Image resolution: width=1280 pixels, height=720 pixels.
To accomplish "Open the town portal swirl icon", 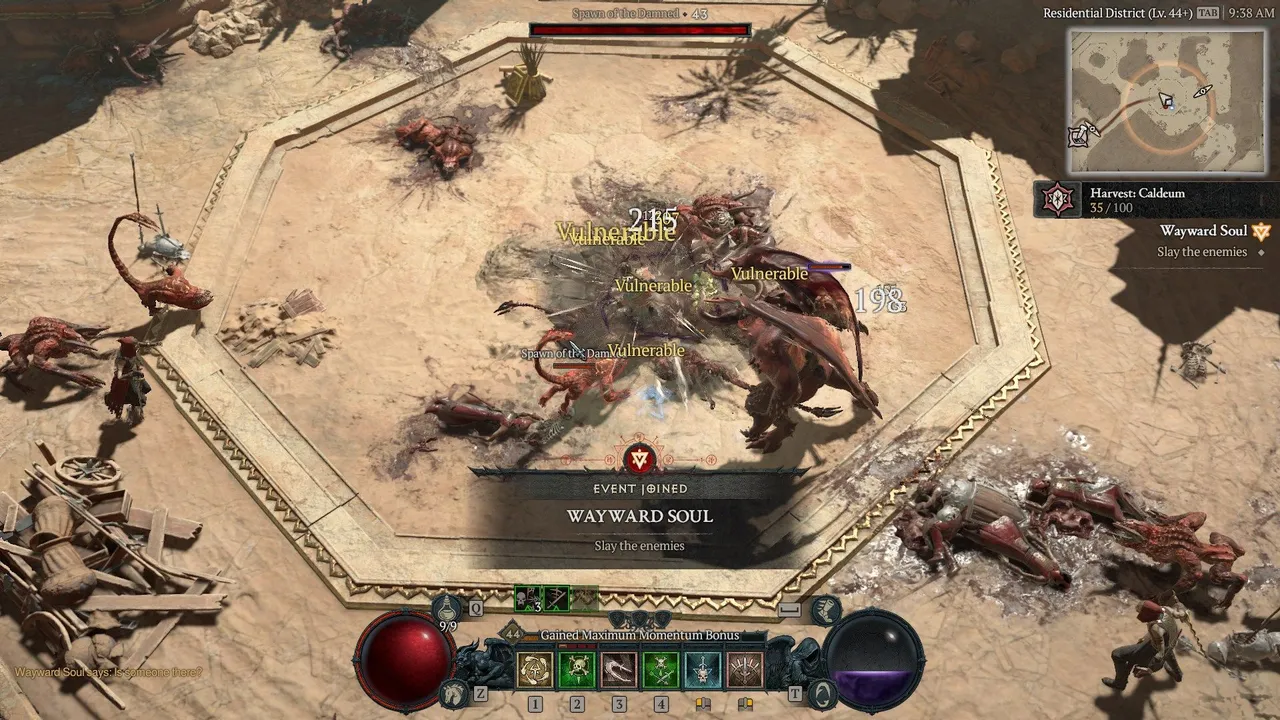I will click(x=822, y=692).
